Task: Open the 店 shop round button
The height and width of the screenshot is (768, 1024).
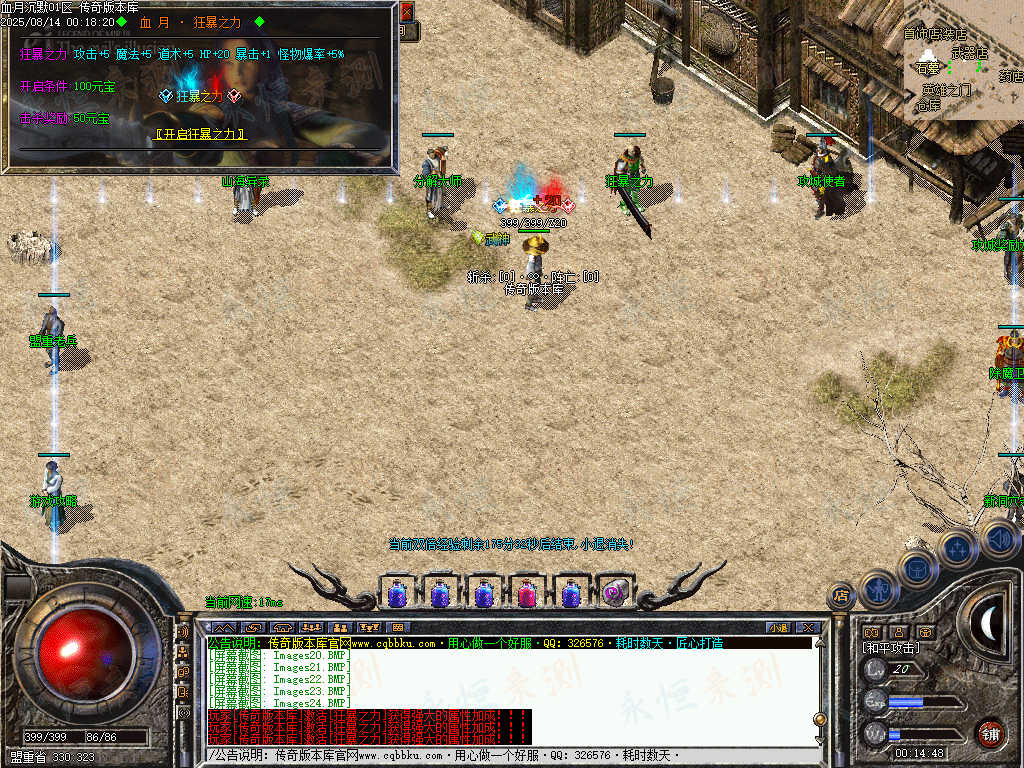Action: 841,596
